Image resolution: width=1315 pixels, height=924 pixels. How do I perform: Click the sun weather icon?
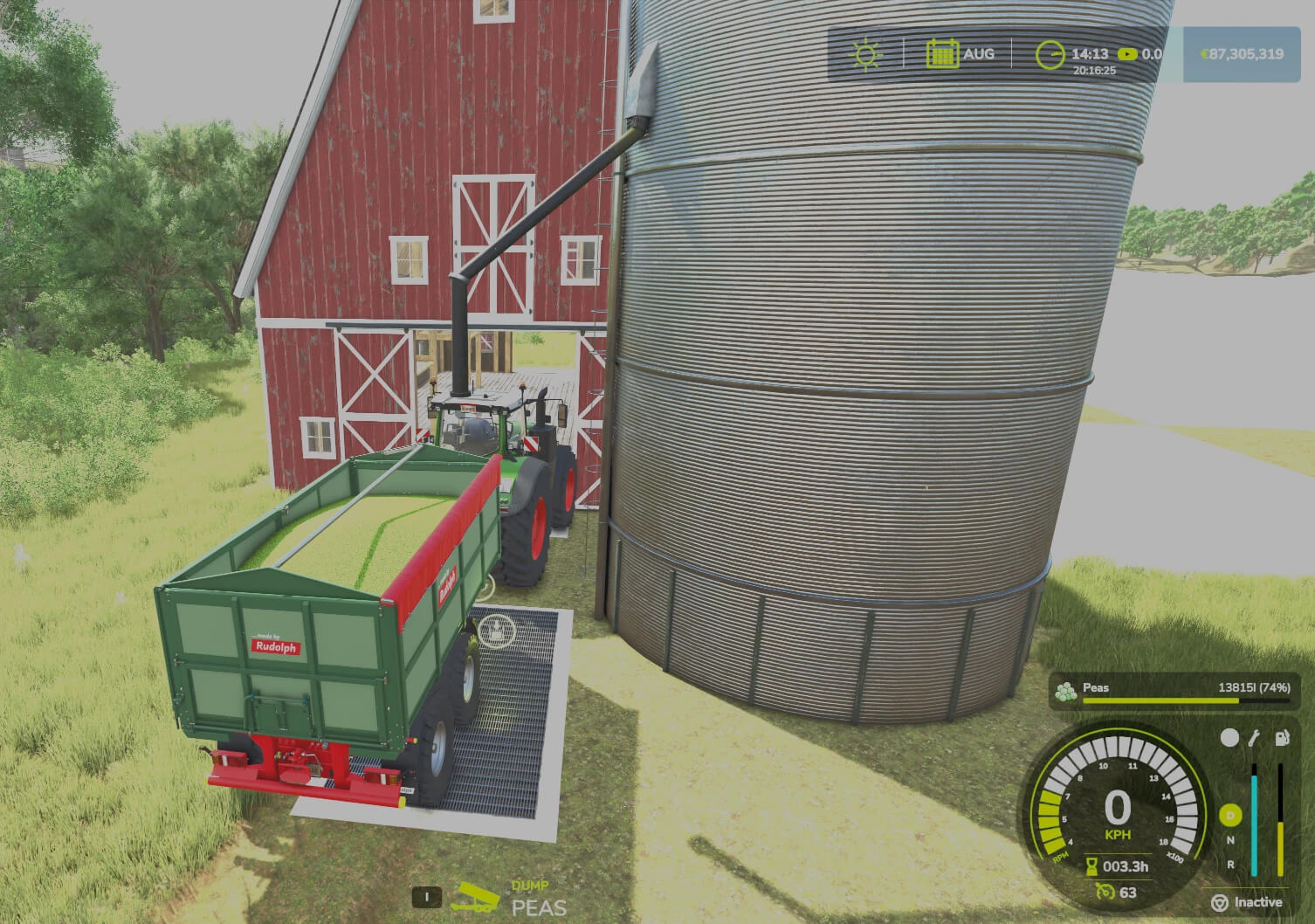[865, 54]
